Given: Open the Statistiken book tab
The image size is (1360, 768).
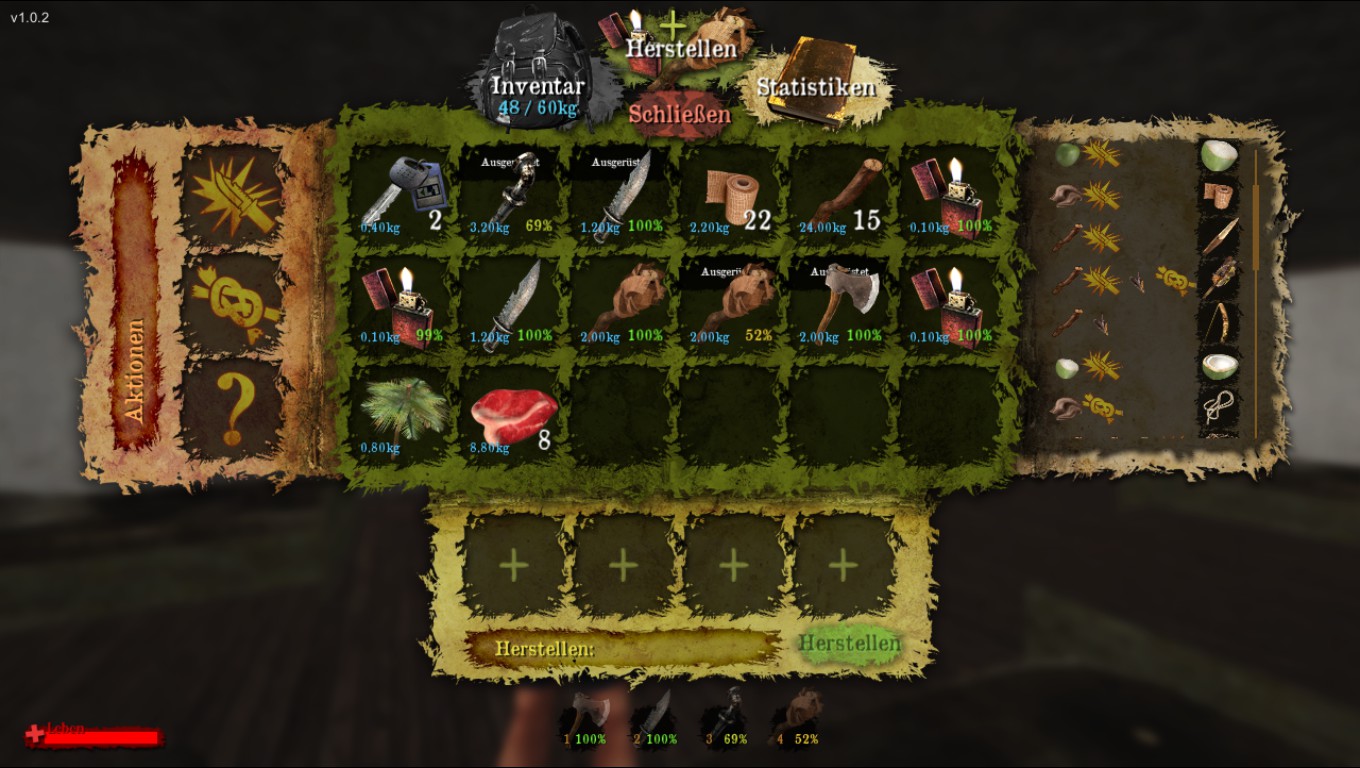Looking at the screenshot, I should point(815,86).
